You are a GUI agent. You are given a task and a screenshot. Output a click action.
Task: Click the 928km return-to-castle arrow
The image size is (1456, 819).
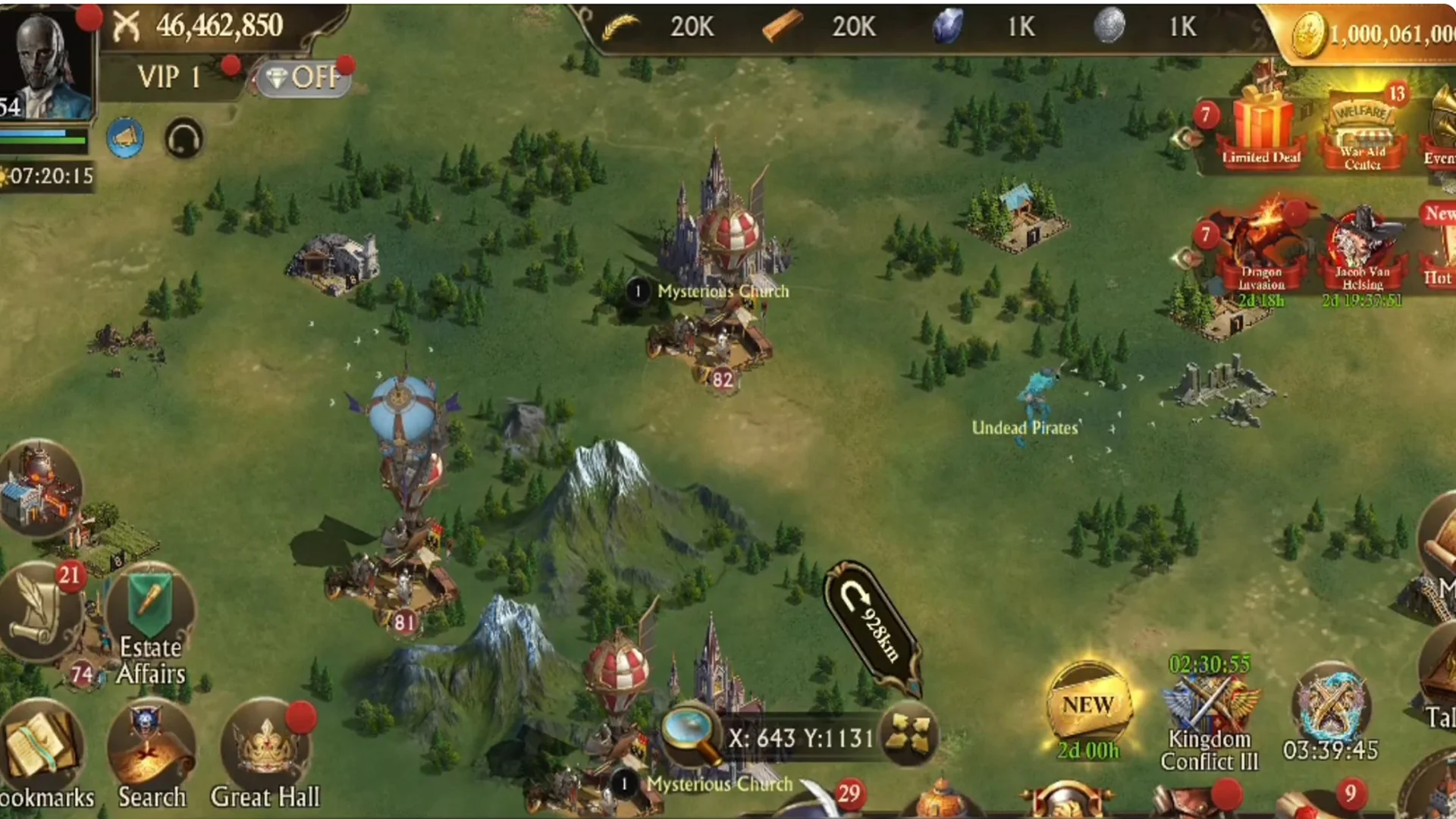click(x=872, y=627)
